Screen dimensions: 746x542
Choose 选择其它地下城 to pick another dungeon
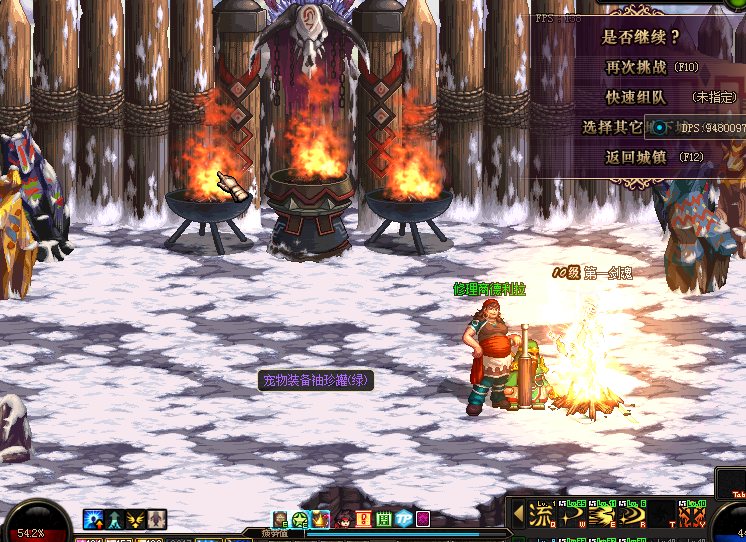(612, 127)
